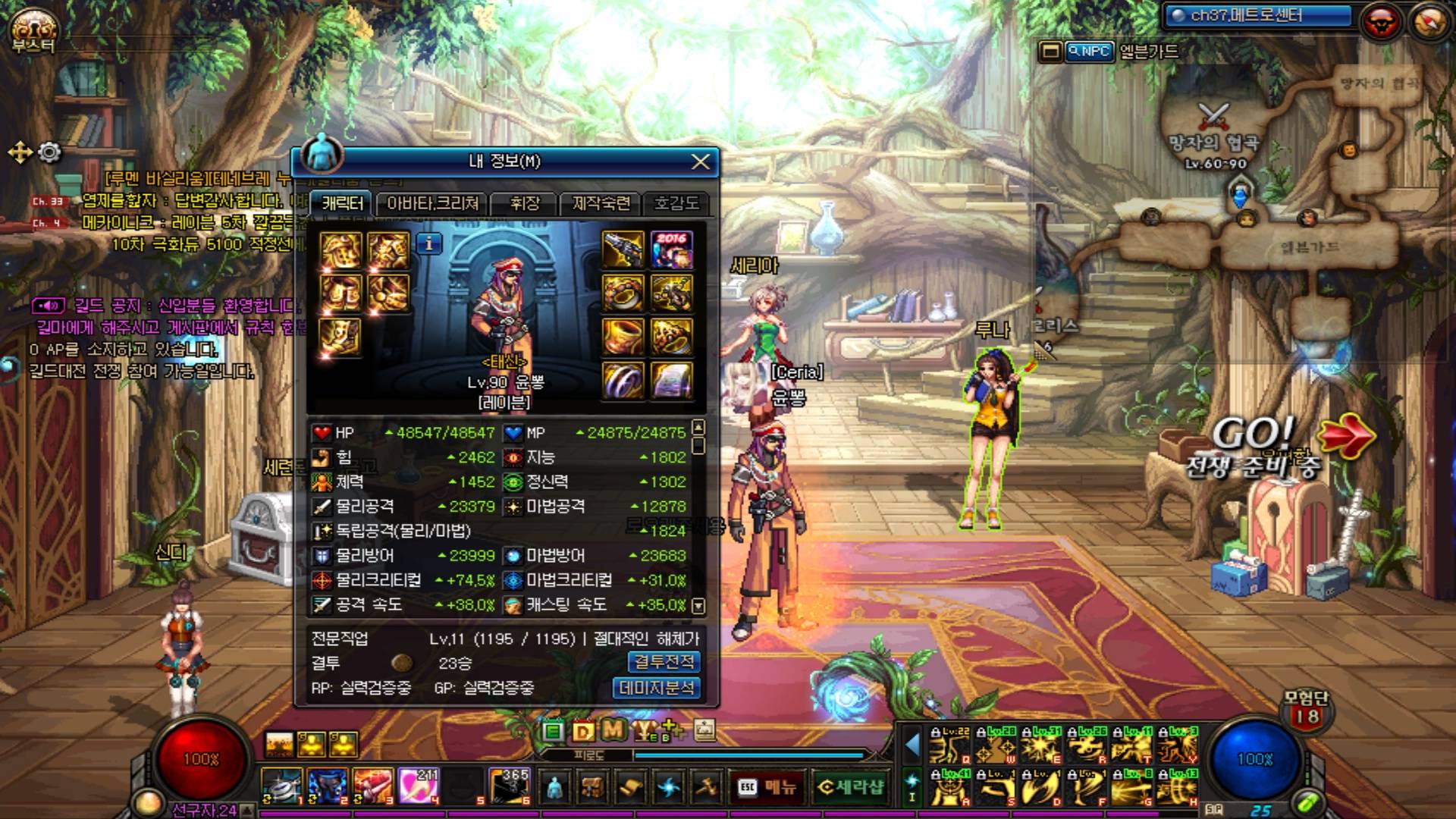Click the 모험단 adventure guild badge
Viewport: 1456px width, 819px height.
coord(1306,710)
